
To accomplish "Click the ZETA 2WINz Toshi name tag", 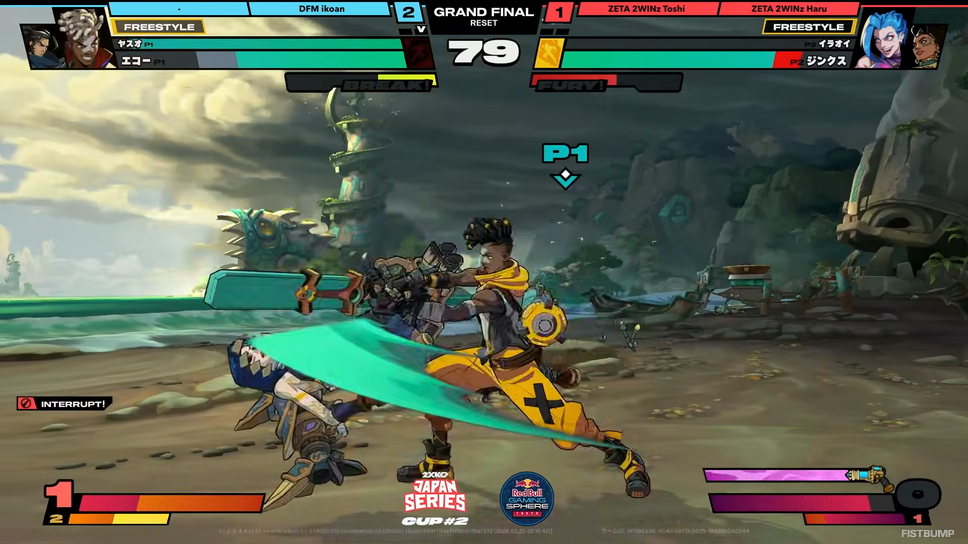I will [645, 9].
